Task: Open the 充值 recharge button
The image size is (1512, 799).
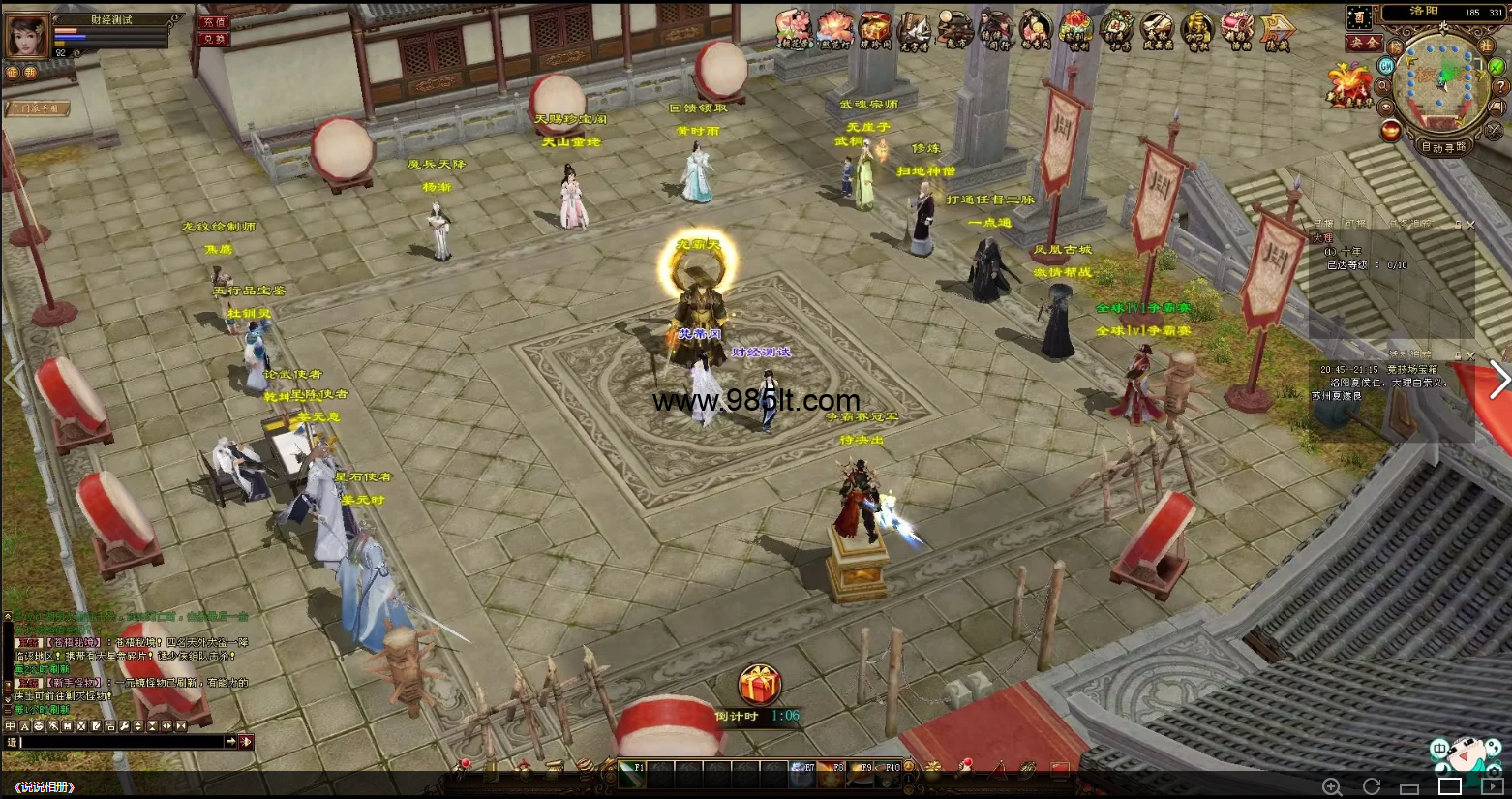Action: 213,21
